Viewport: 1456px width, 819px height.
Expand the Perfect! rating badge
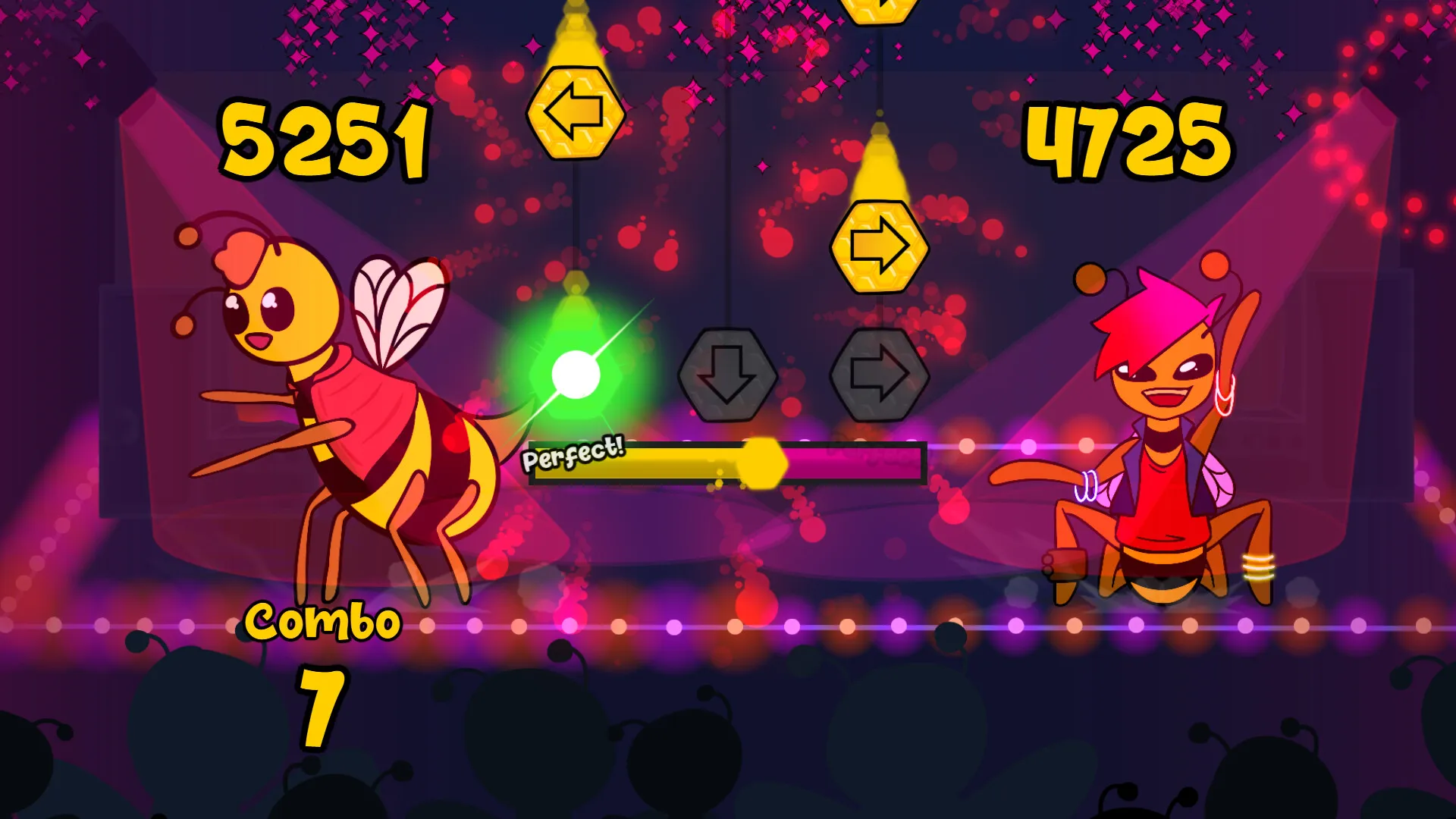click(x=573, y=455)
